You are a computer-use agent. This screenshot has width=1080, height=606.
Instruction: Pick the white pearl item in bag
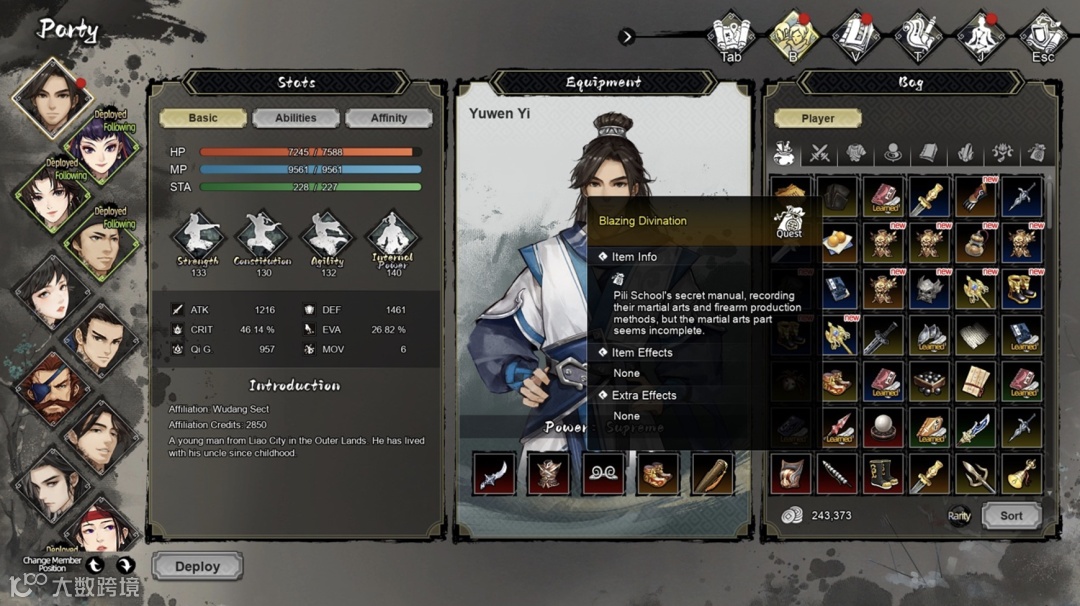tap(884, 427)
